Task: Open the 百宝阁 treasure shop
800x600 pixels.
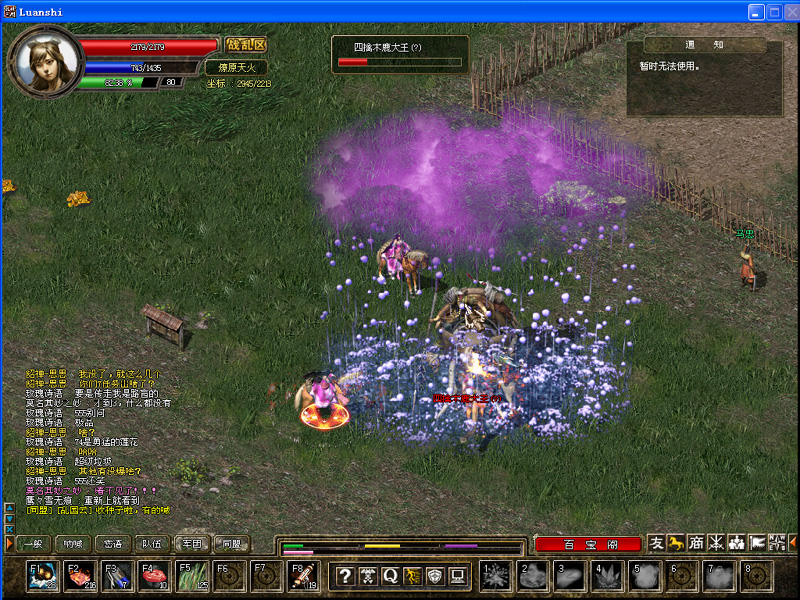Action: click(x=586, y=544)
